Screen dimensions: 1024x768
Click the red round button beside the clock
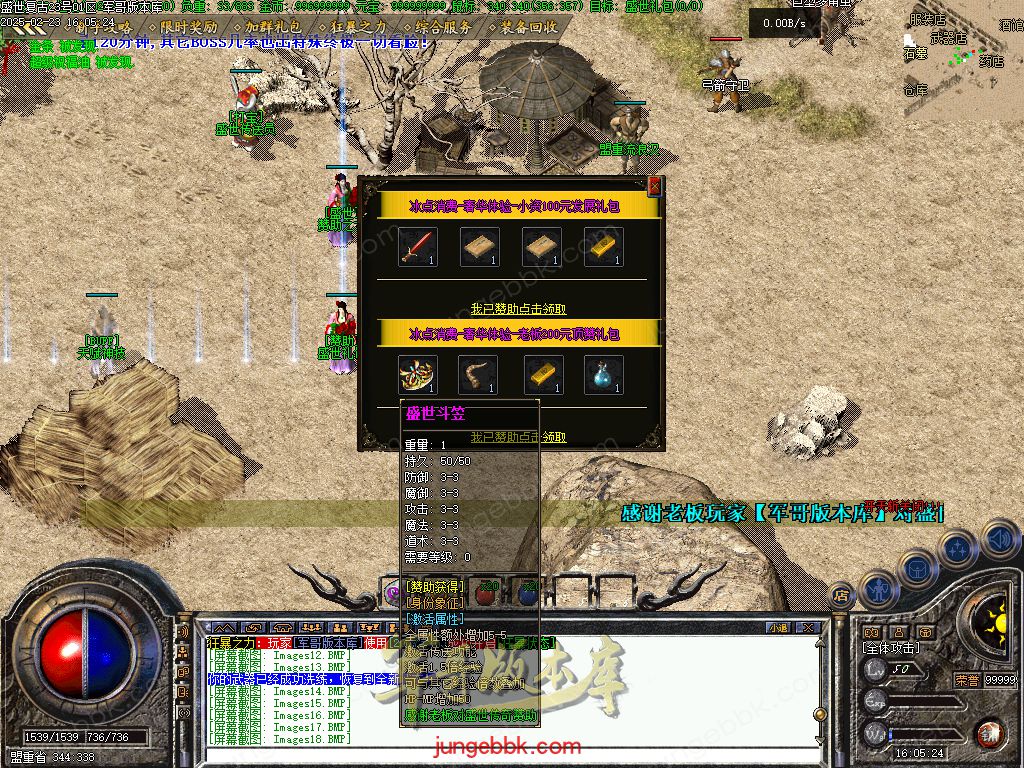[990, 733]
